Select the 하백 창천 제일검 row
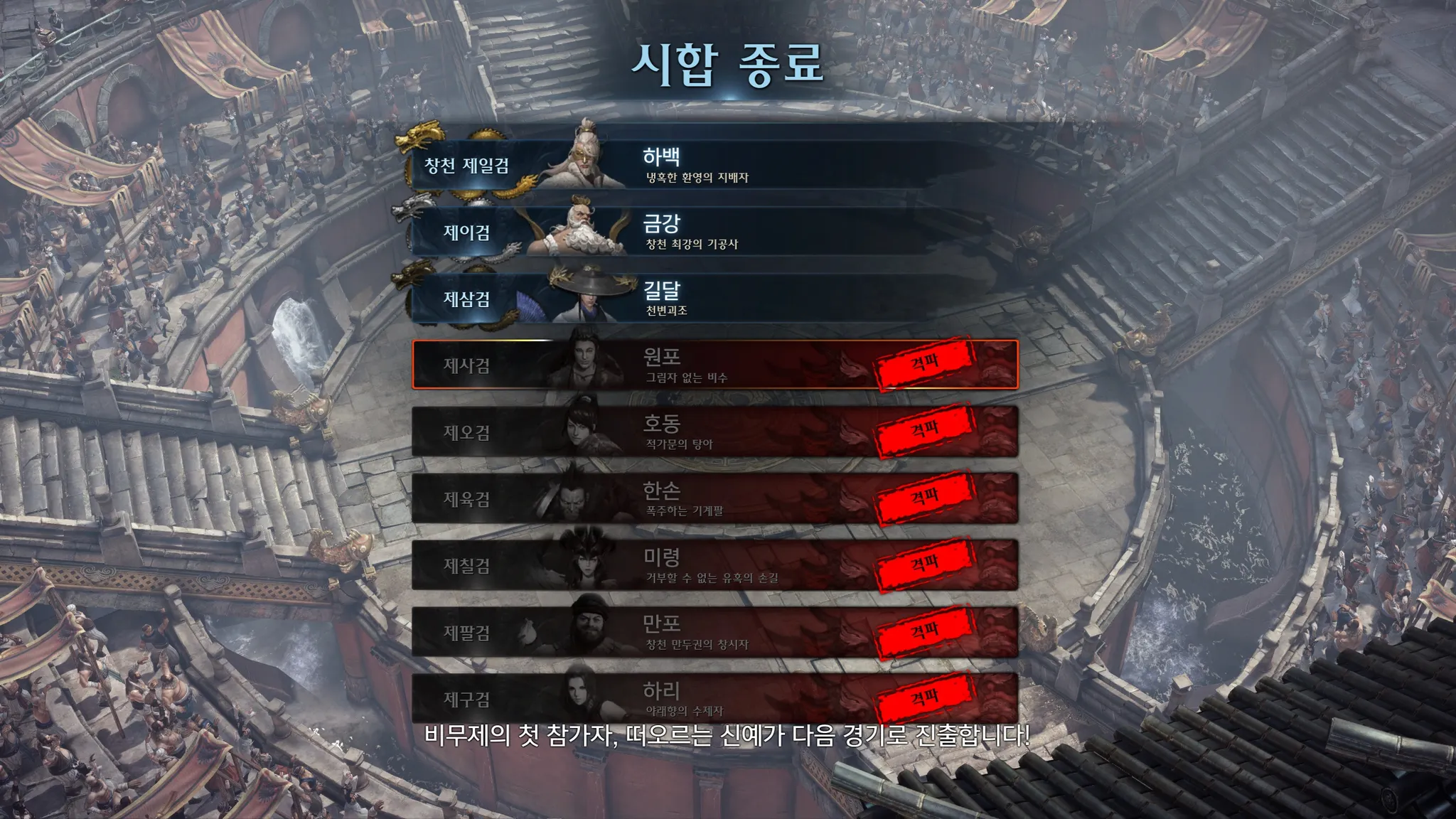The width and height of the screenshot is (1456, 819). pyautogui.click(x=714, y=165)
